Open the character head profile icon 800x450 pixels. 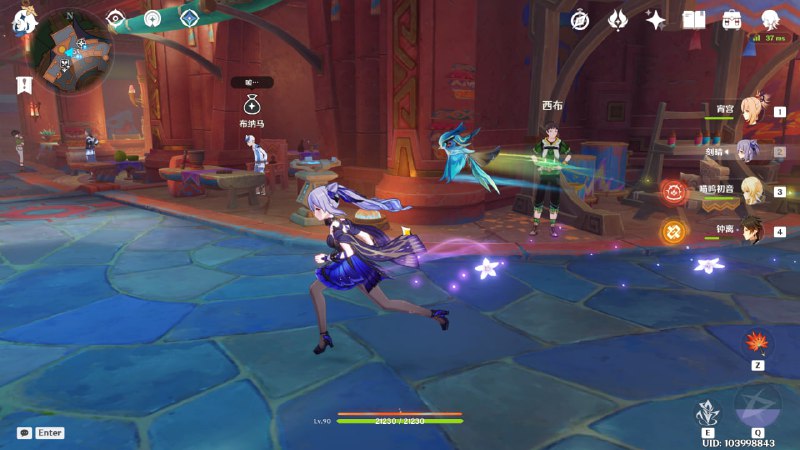(770, 20)
